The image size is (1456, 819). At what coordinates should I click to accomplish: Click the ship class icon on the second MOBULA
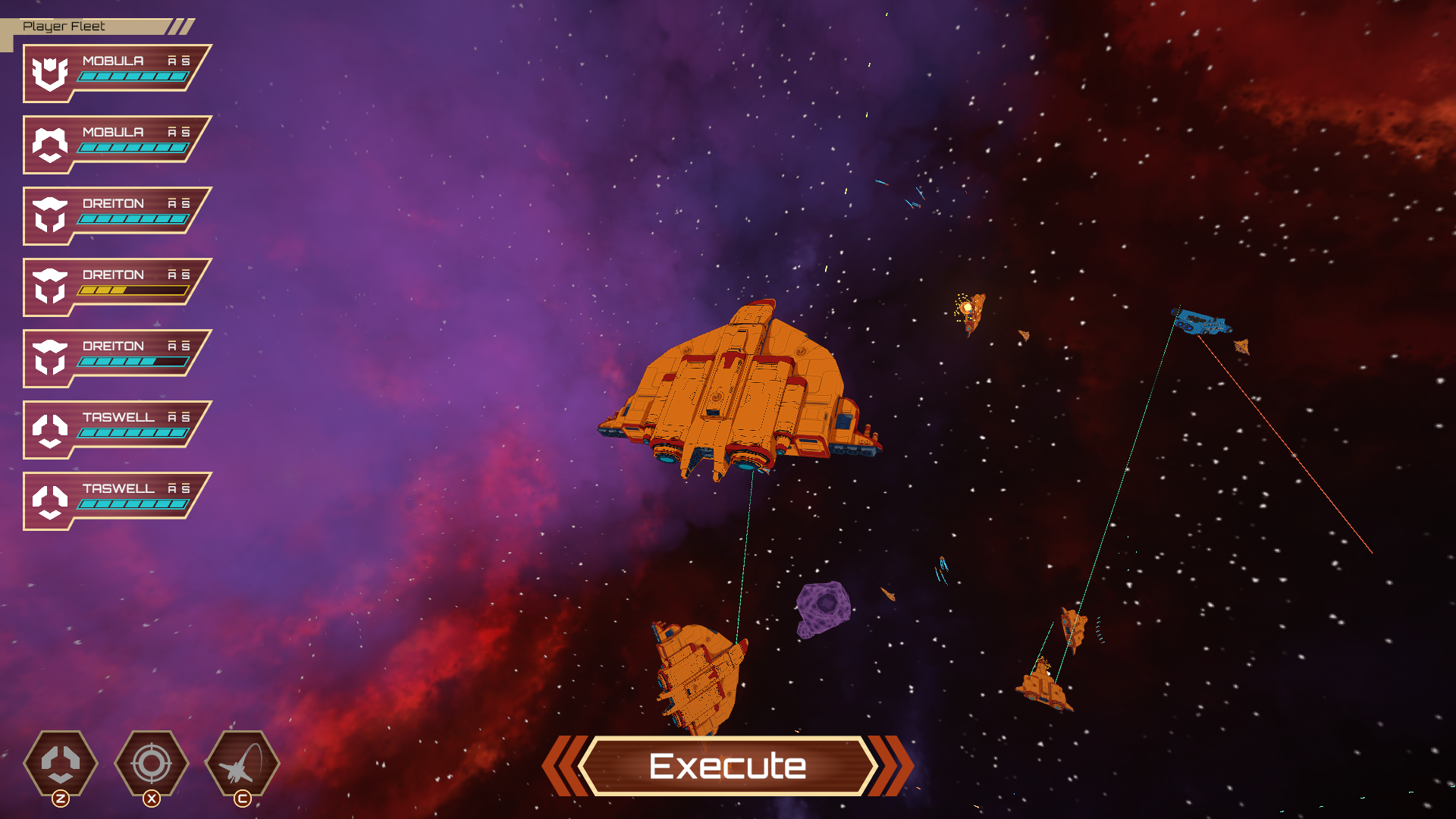(x=50, y=144)
